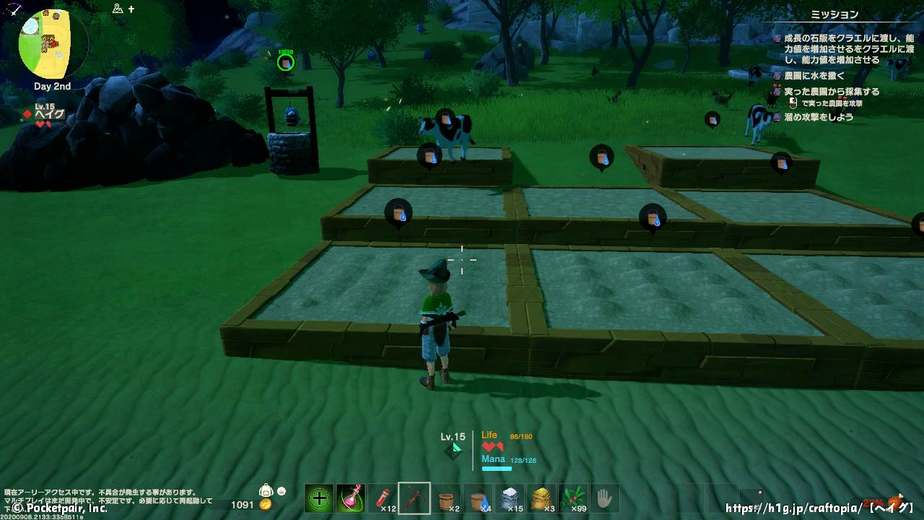Choose the green plant stack x99
Image resolution: width=924 pixels, height=520 pixels.
574,498
